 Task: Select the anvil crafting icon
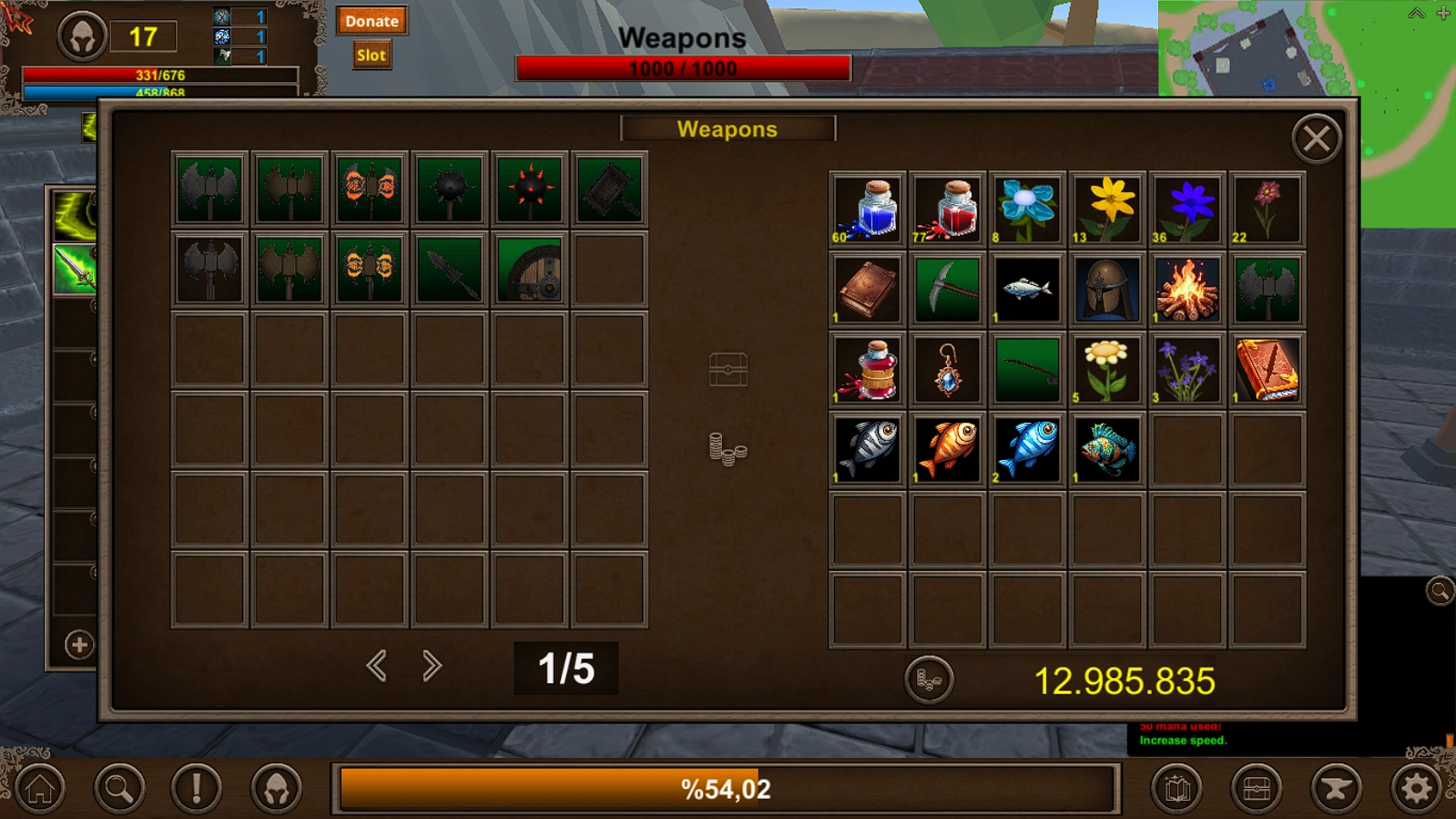point(1335,789)
